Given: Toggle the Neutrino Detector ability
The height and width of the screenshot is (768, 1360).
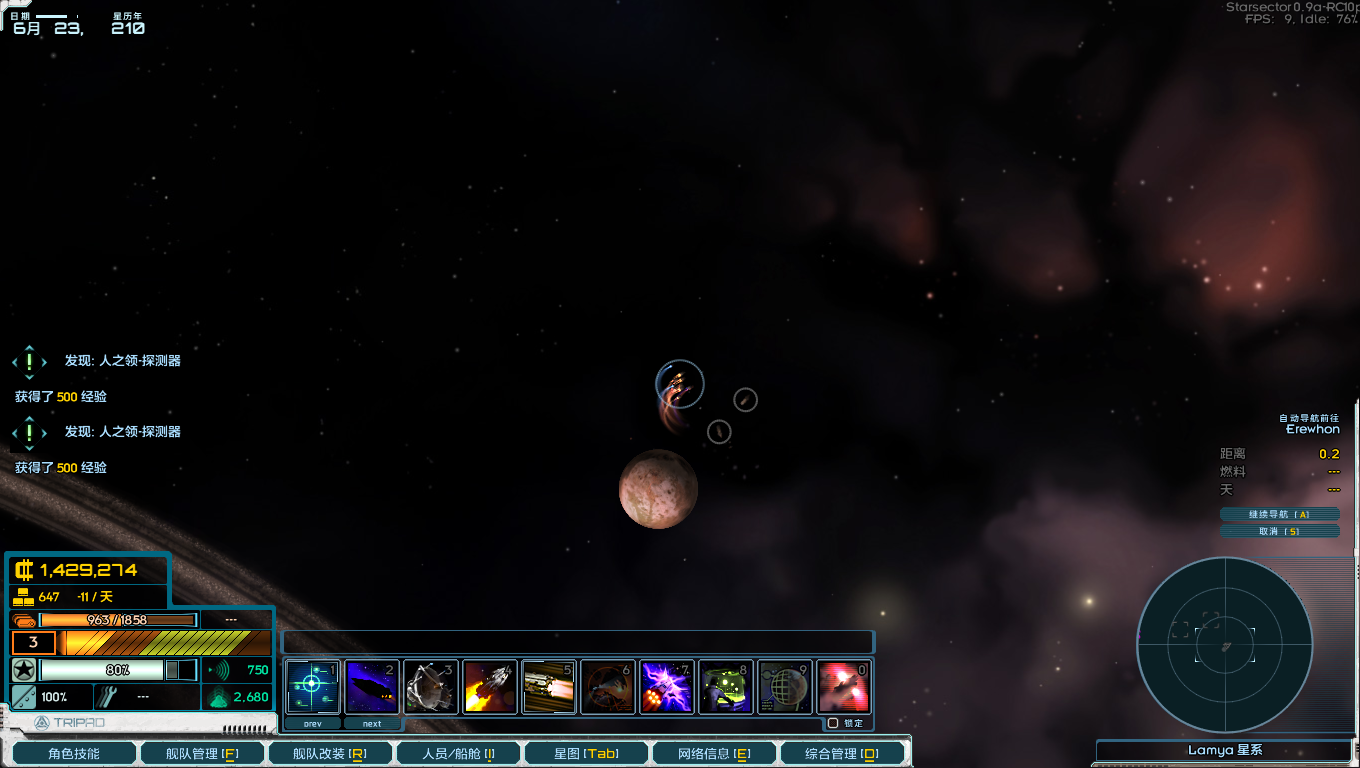Looking at the screenshot, I should click(x=726, y=686).
